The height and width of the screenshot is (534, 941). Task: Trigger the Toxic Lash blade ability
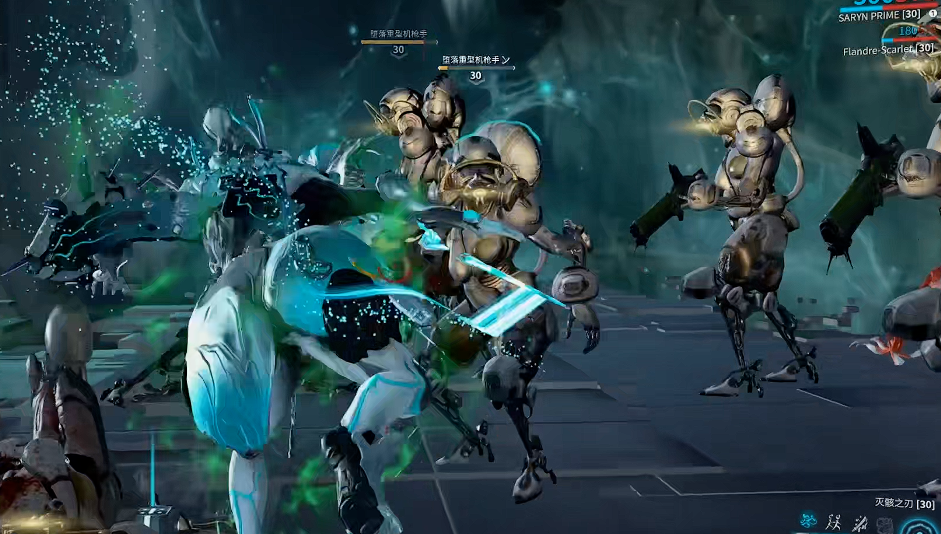859,522
